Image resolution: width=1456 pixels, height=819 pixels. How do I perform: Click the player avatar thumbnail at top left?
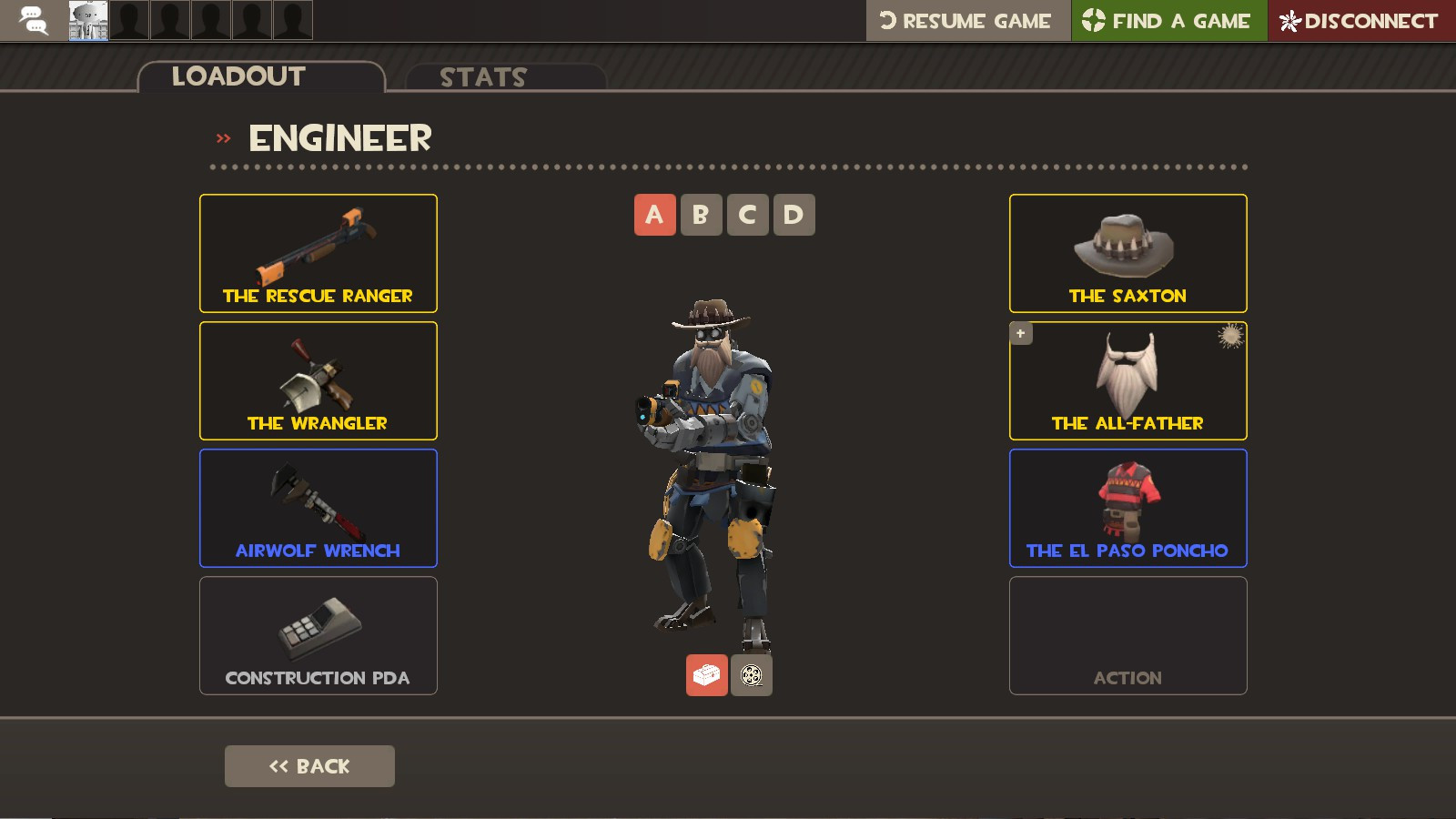click(x=86, y=18)
